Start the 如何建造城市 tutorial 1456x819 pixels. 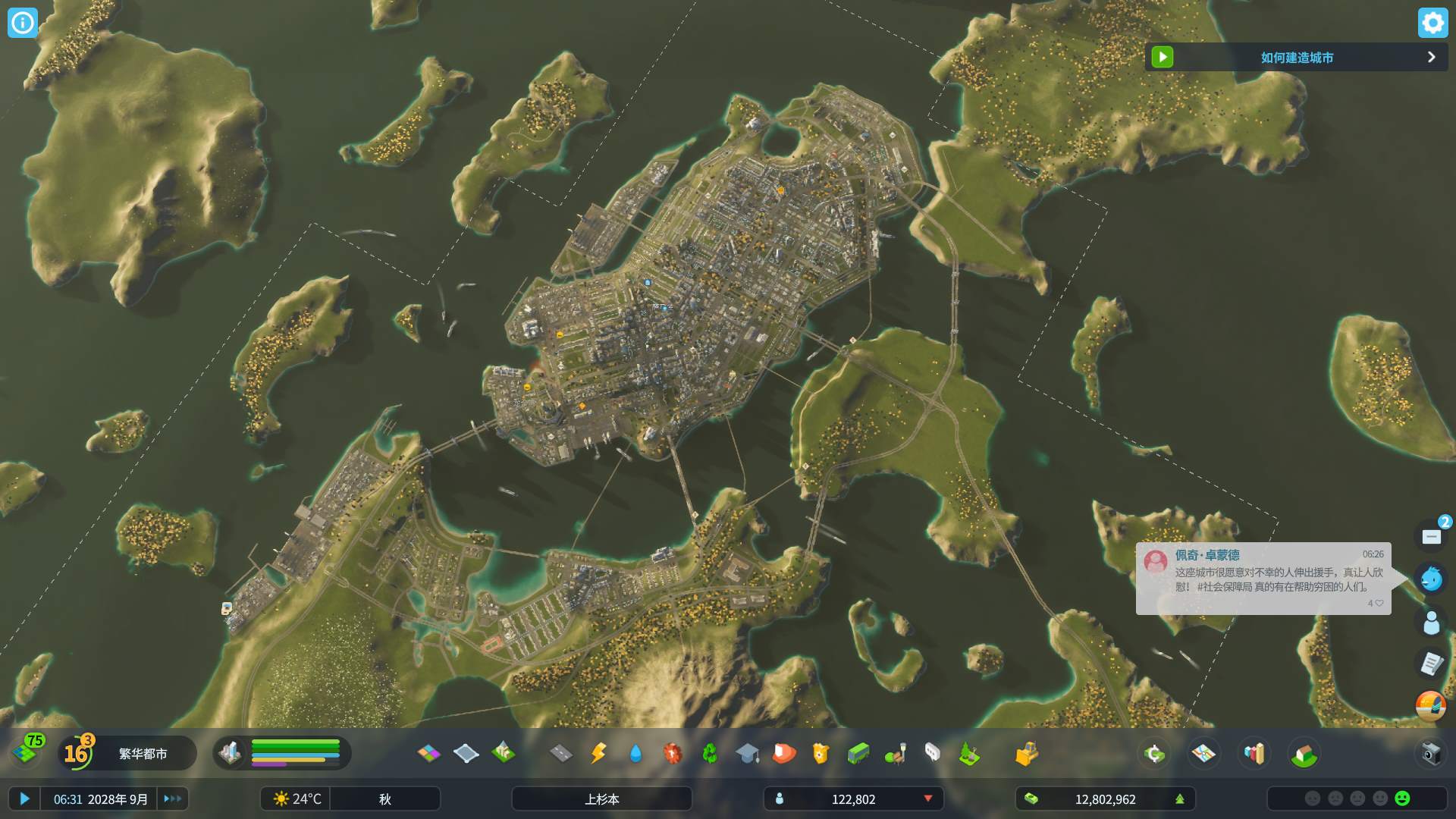[1163, 58]
